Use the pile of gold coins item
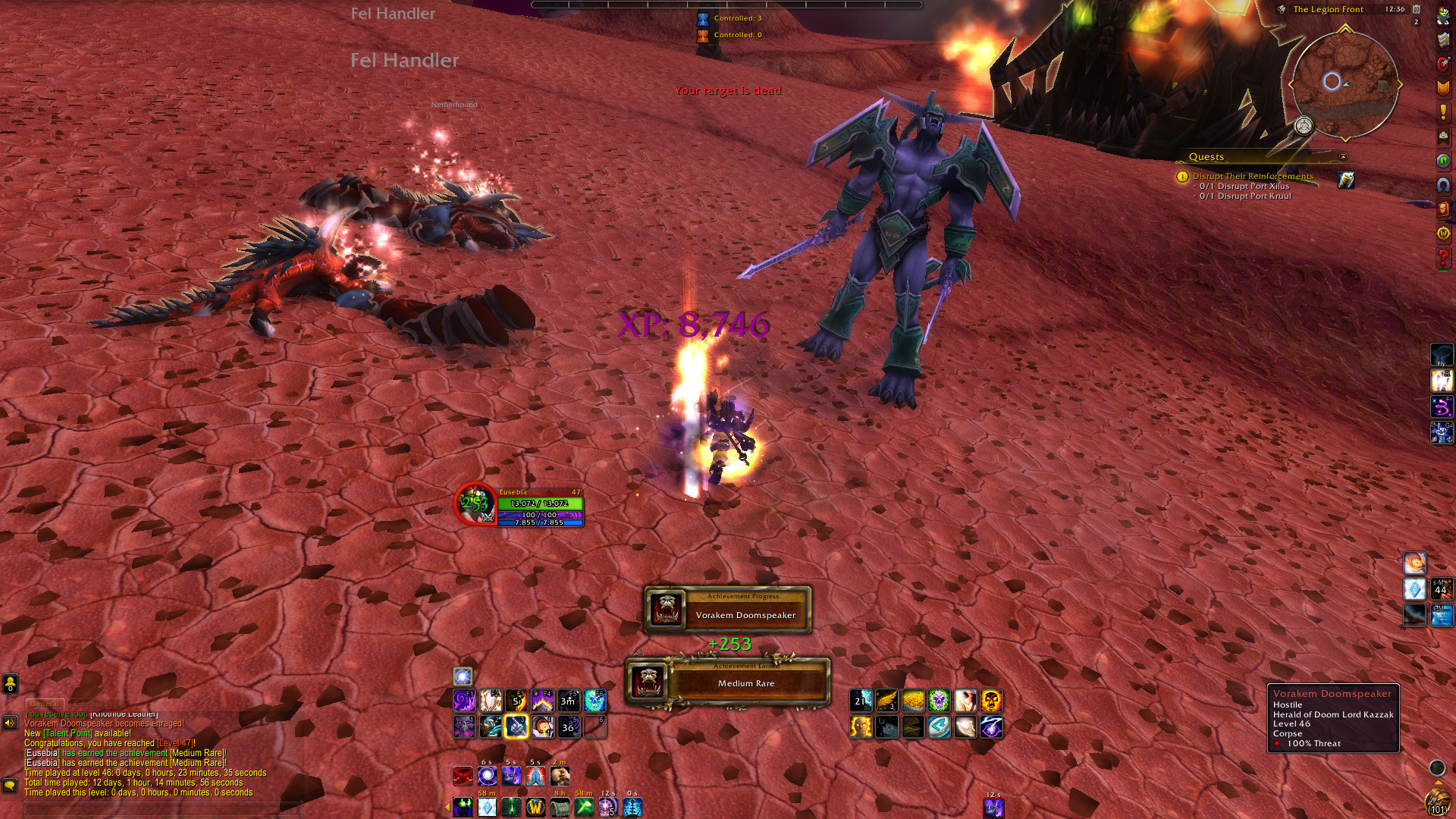1456x819 pixels. 913,701
